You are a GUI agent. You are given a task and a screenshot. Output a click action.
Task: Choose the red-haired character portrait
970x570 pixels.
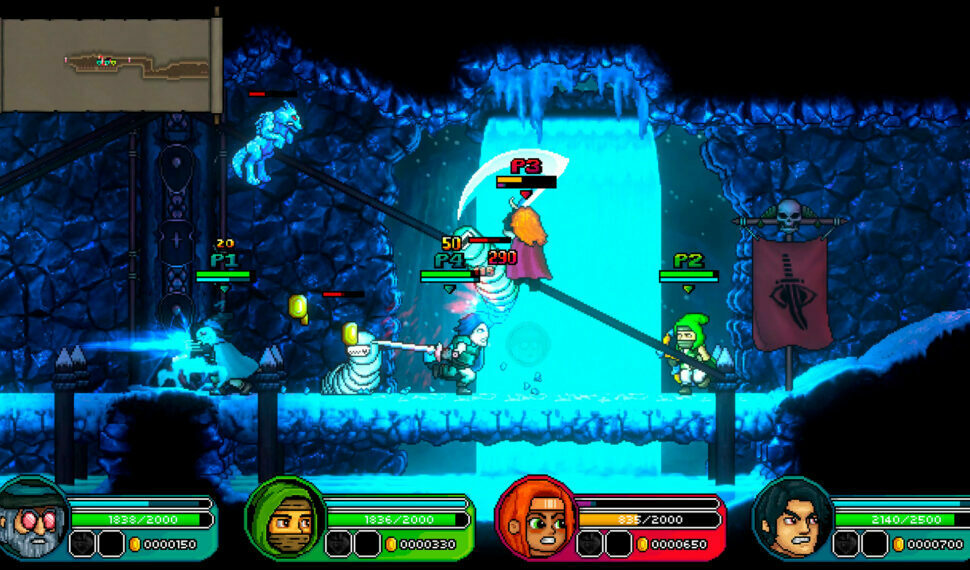click(x=535, y=519)
